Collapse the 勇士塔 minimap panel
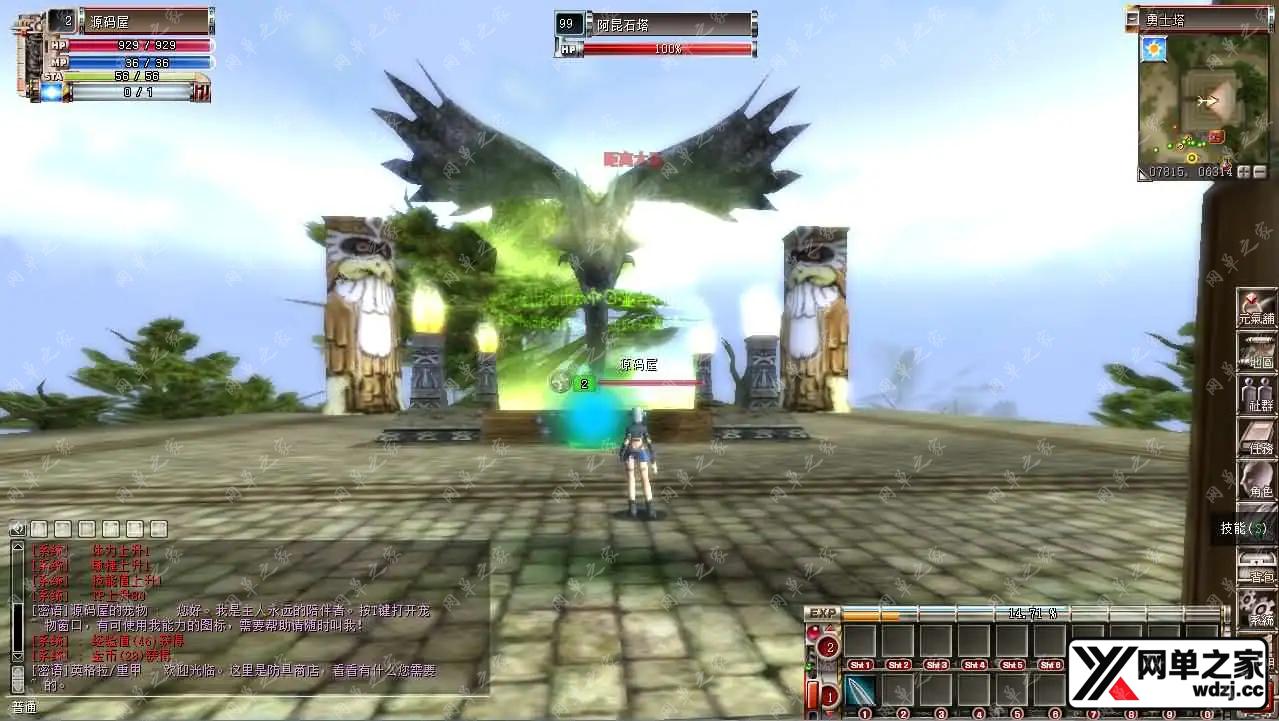1279x721 pixels. (1132, 18)
